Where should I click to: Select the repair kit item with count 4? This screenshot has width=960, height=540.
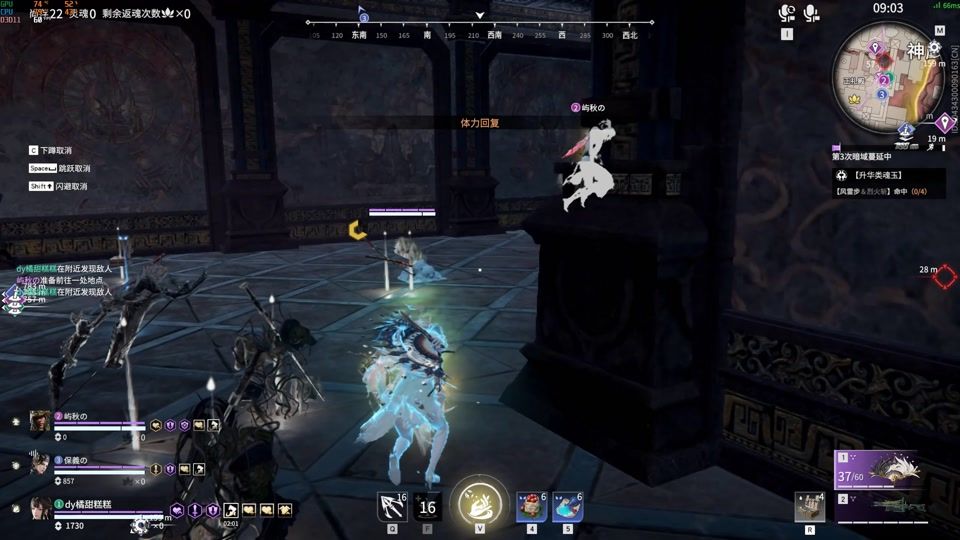(x=809, y=507)
